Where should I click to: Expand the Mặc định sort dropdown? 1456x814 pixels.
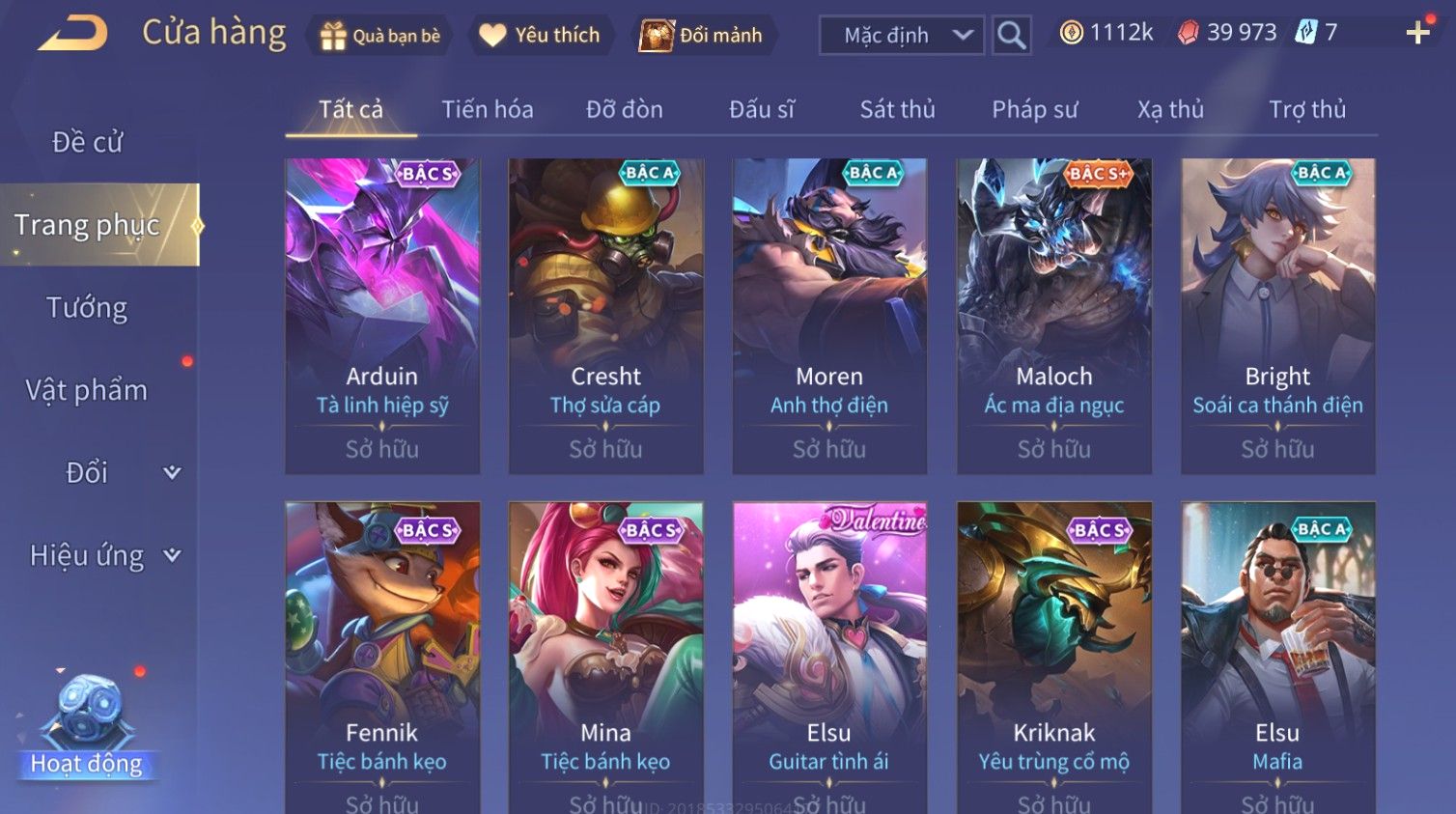[901, 36]
